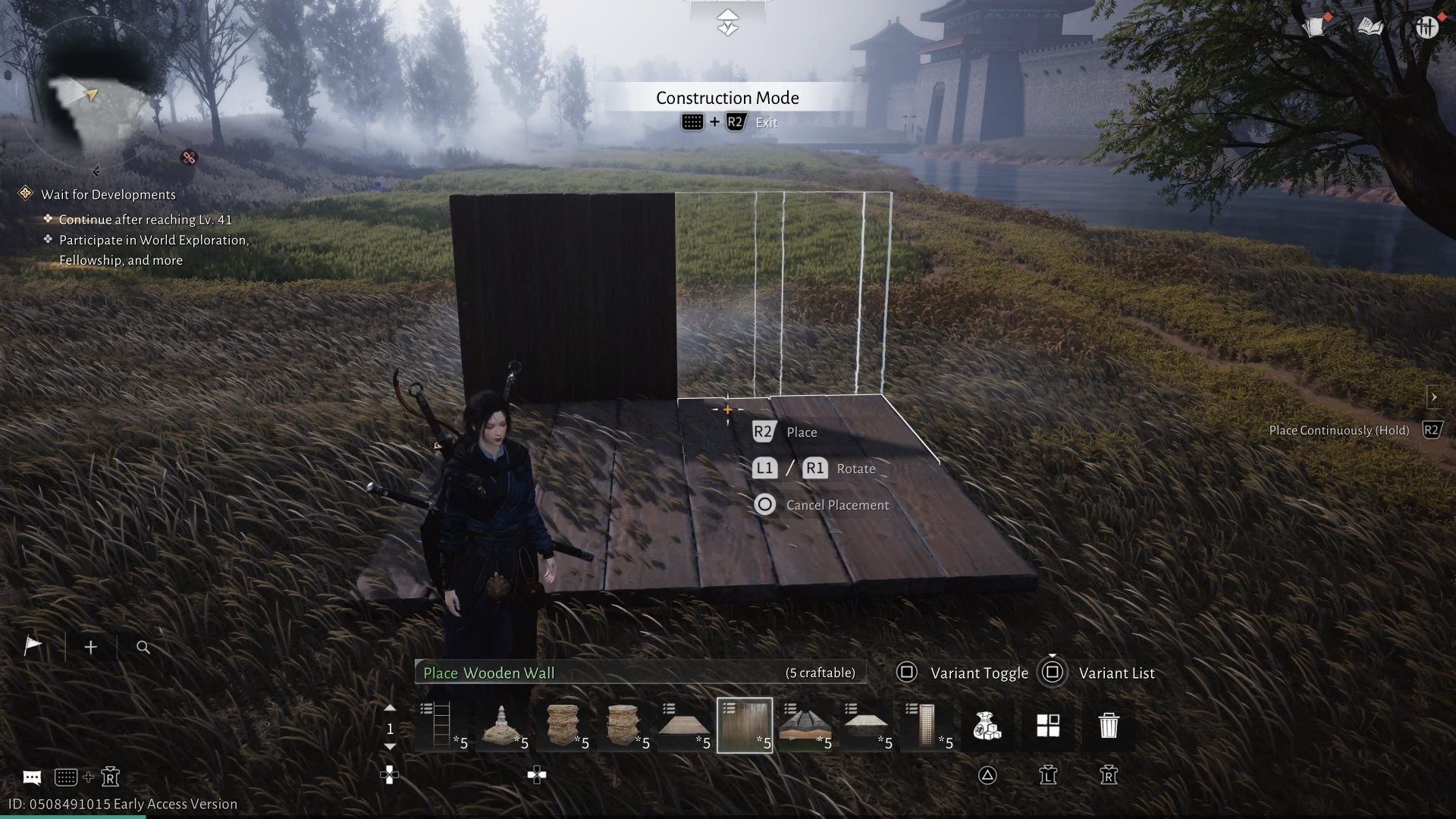Open the four-squares grid layout button
Image resolution: width=1456 pixels, height=819 pixels.
tap(1048, 726)
